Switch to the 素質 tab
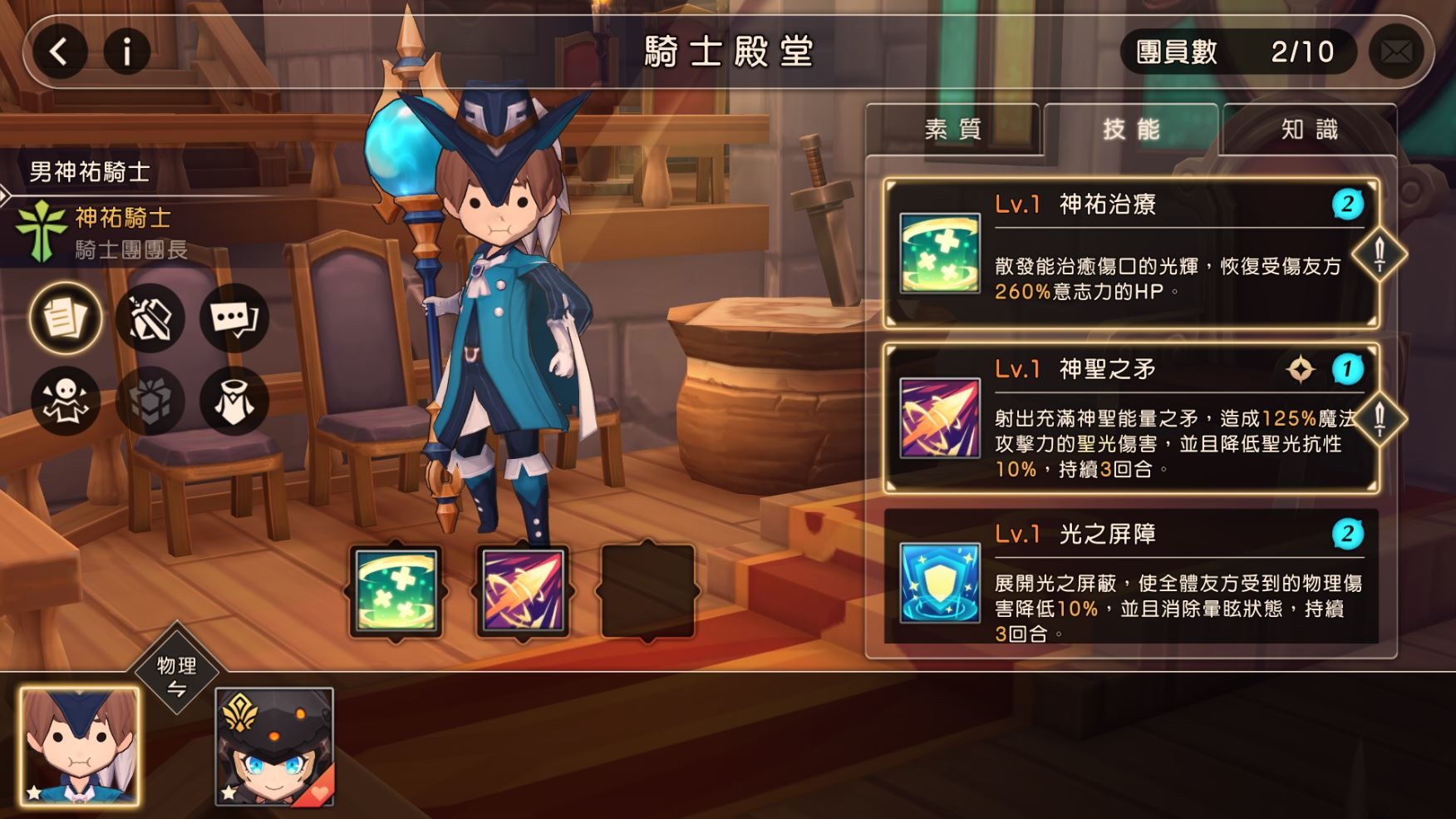Image resolution: width=1456 pixels, height=819 pixels. click(953, 131)
